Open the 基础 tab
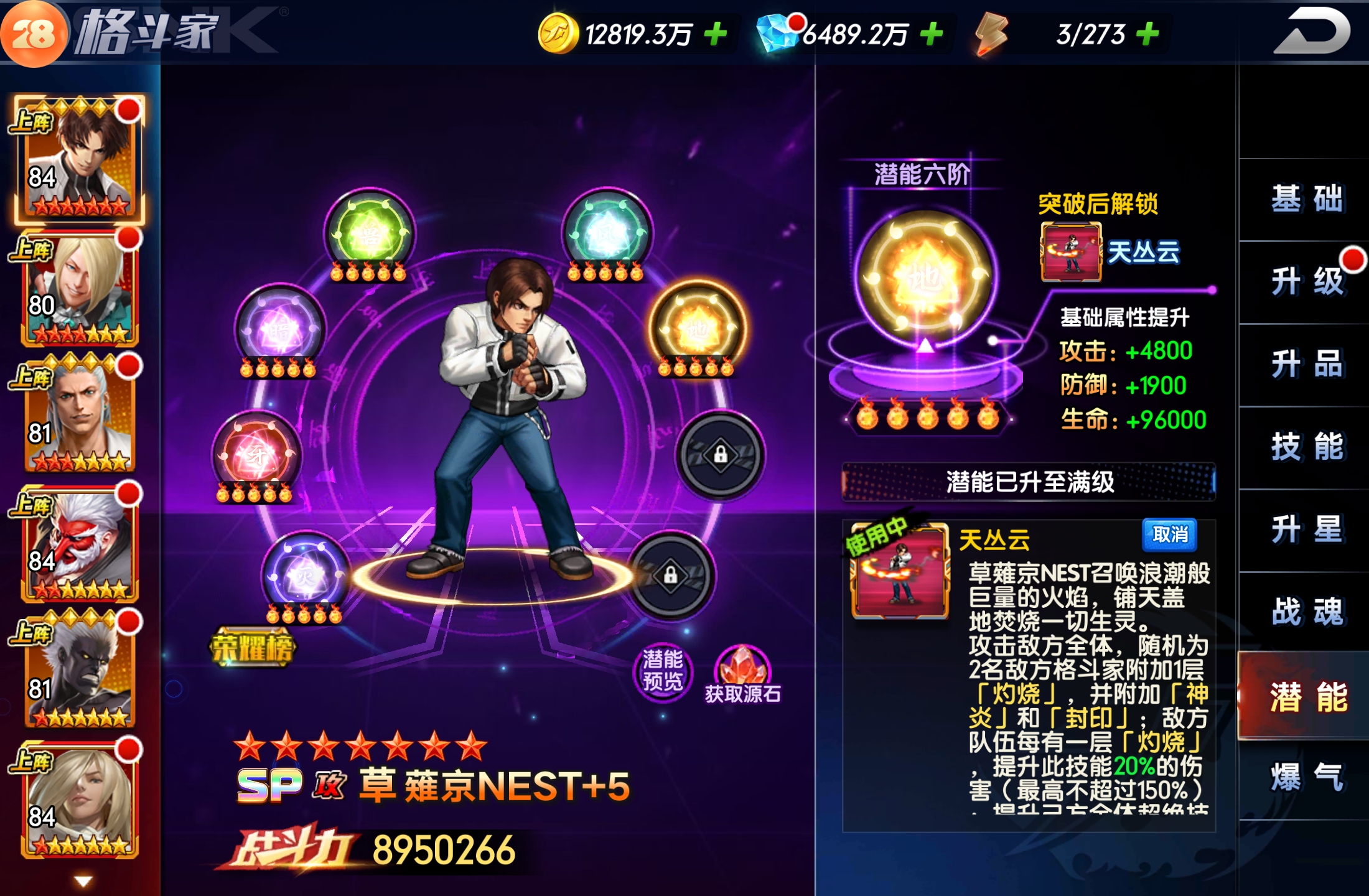Image resolution: width=1369 pixels, height=896 pixels. click(x=1306, y=200)
